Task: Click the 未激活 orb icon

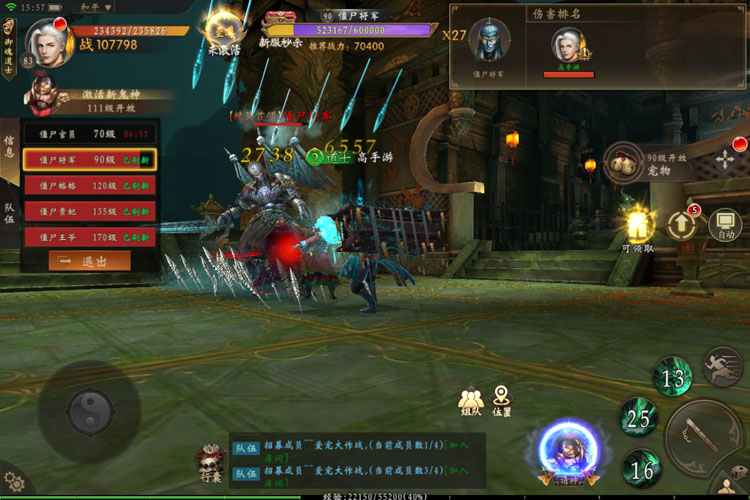Action: tap(223, 32)
